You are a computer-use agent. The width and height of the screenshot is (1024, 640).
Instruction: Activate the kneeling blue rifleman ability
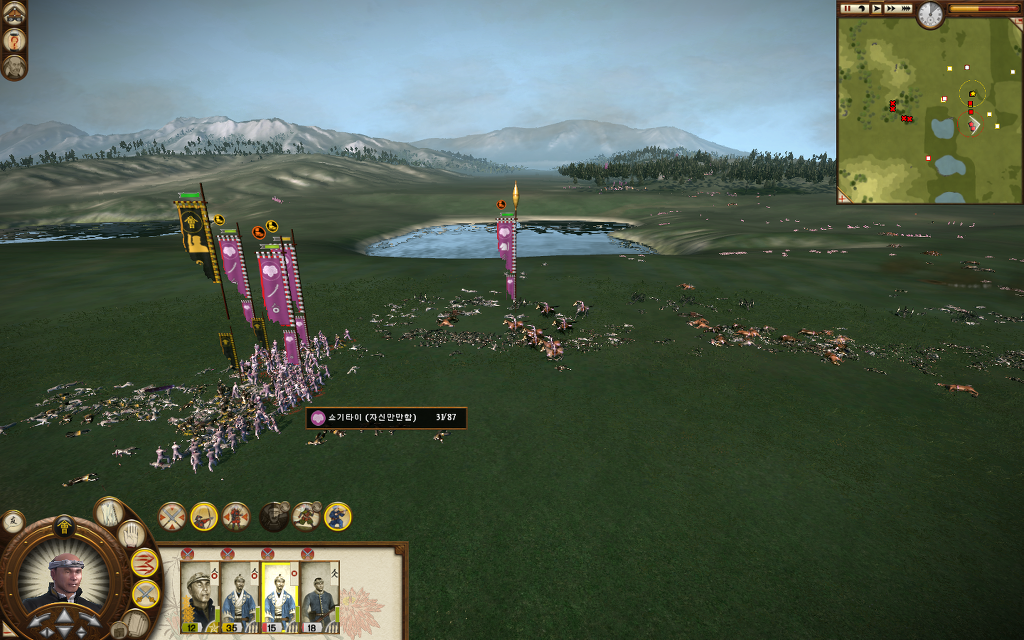338,516
